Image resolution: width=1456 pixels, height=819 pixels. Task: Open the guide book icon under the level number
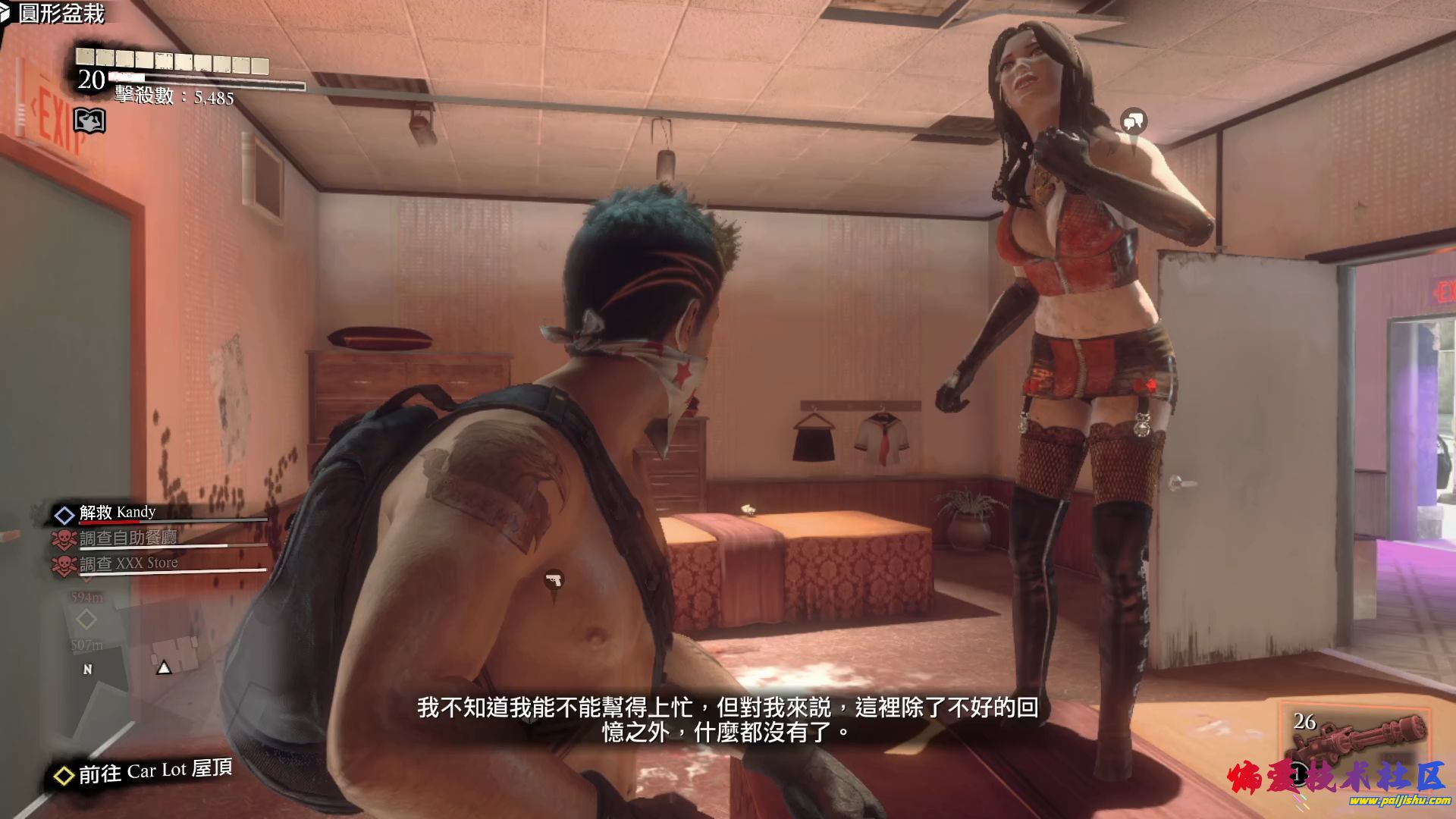(x=89, y=120)
